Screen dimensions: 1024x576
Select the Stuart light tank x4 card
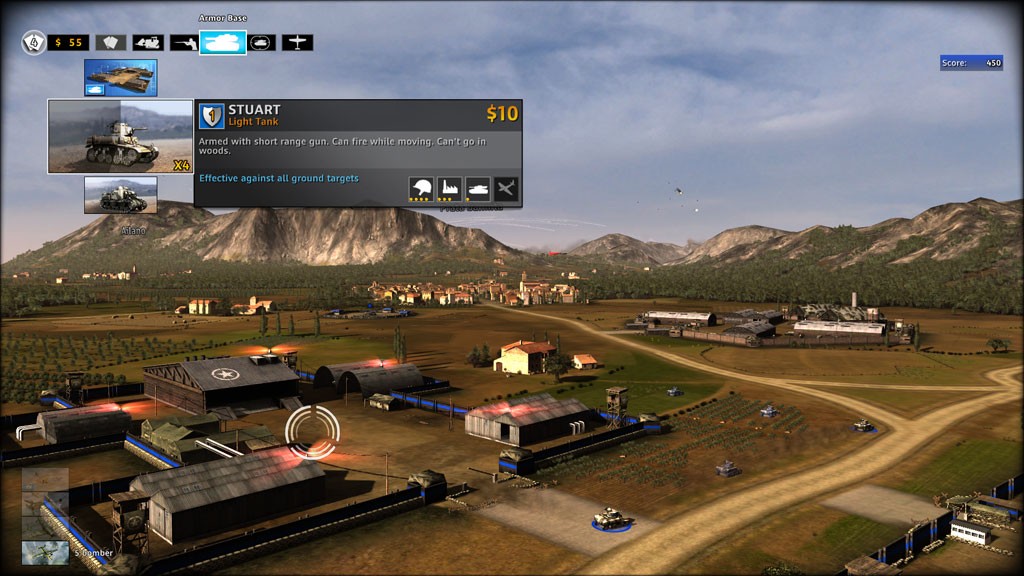(x=120, y=137)
